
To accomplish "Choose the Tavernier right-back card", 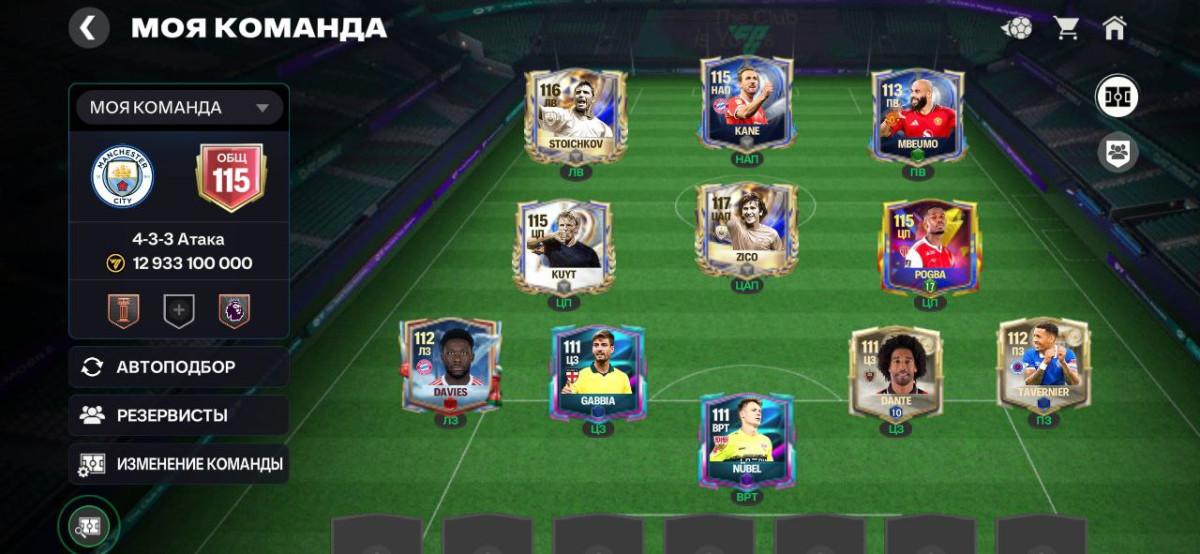I will point(1044,365).
